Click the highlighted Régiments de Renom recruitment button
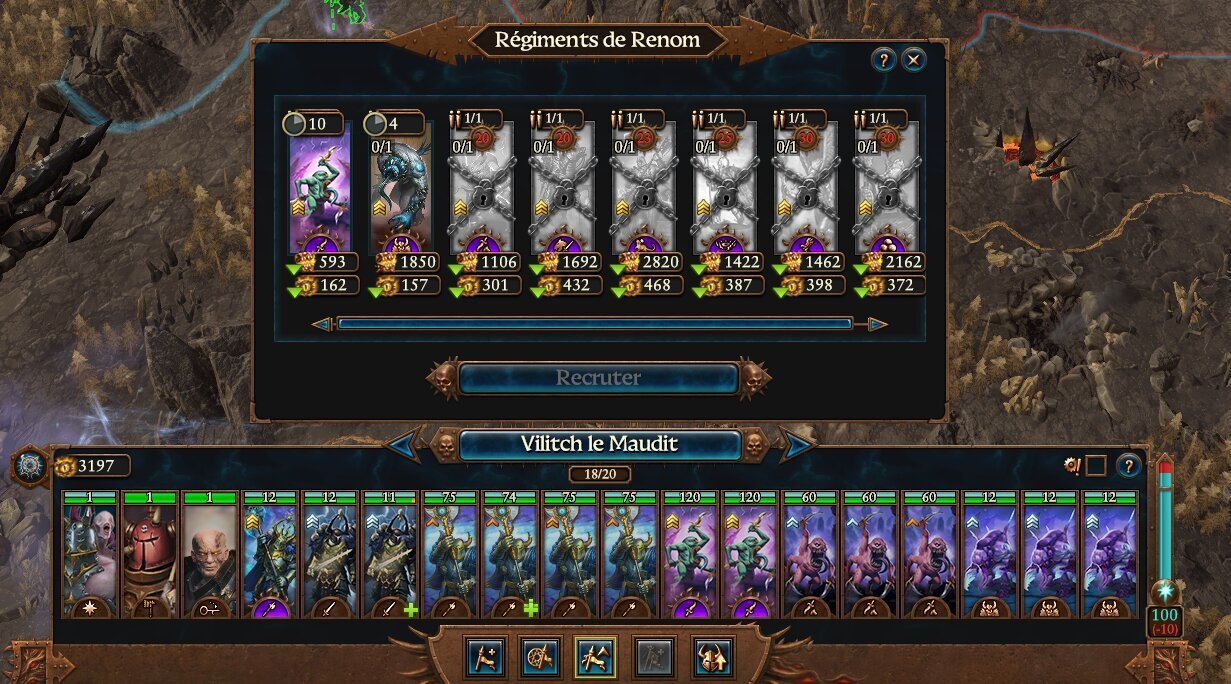Image resolution: width=1231 pixels, height=684 pixels. [595, 657]
